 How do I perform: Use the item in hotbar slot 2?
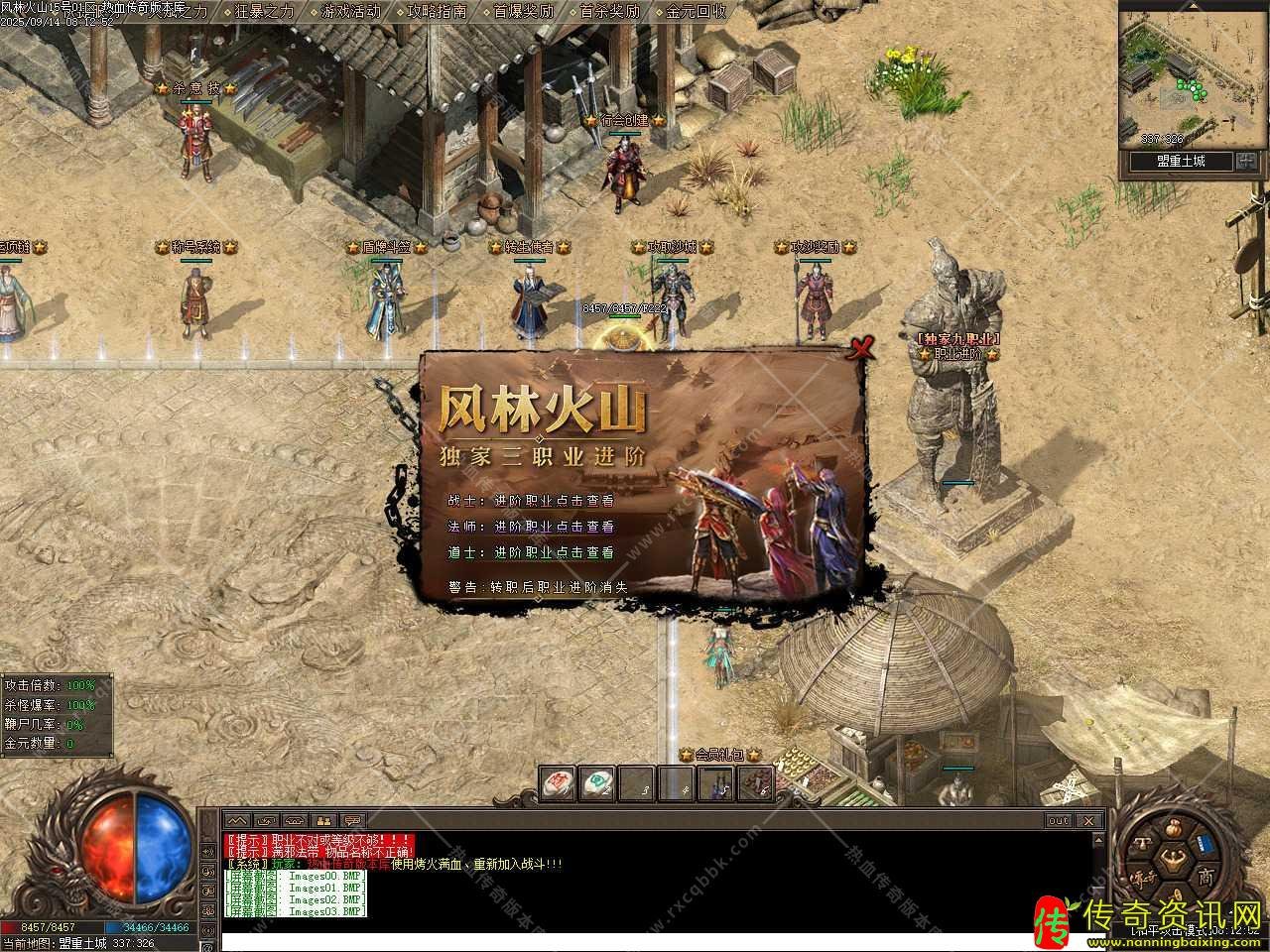[x=597, y=783]
